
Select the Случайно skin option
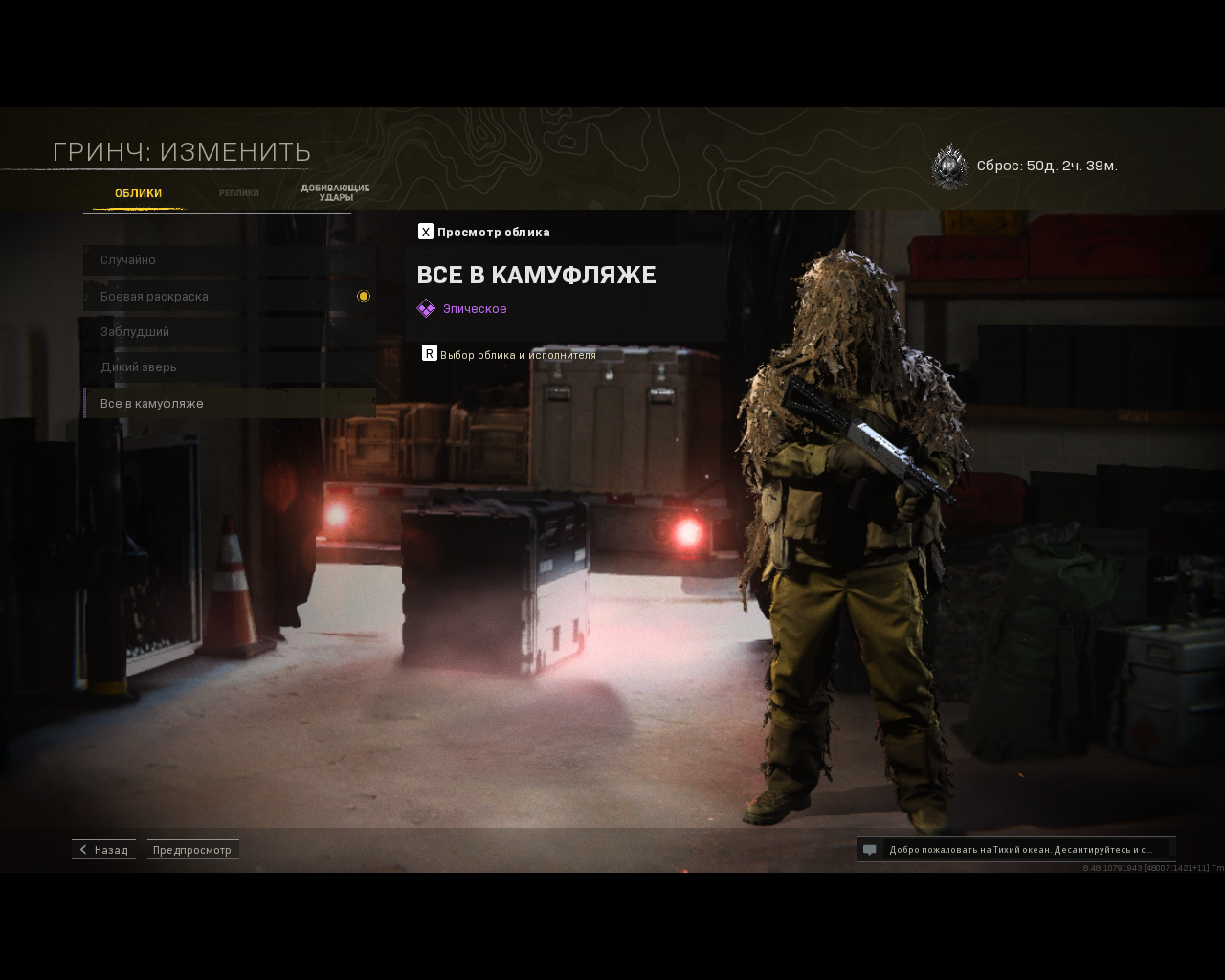[229, 260]
